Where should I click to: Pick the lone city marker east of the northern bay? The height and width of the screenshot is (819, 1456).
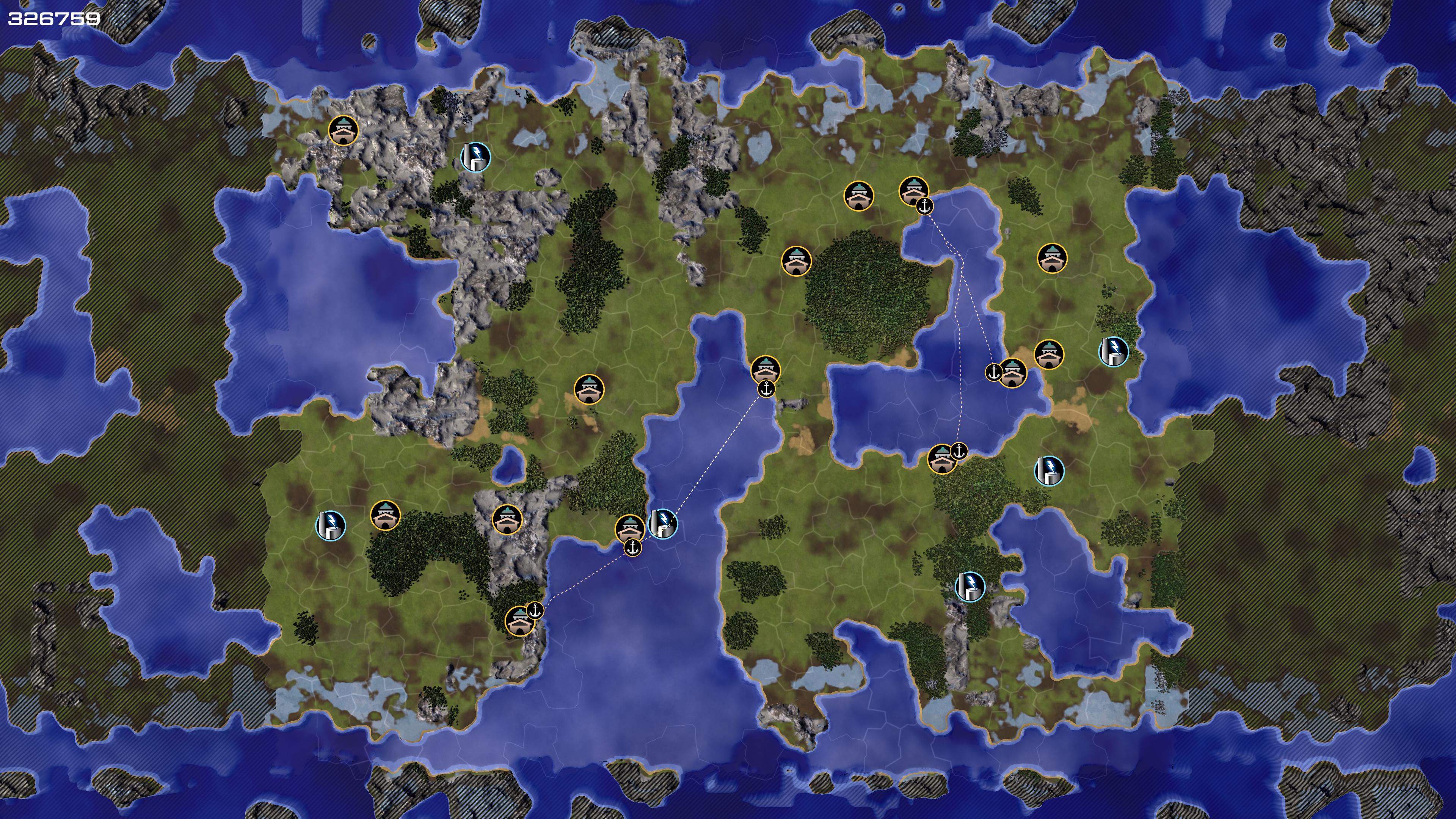point(1052,258)
